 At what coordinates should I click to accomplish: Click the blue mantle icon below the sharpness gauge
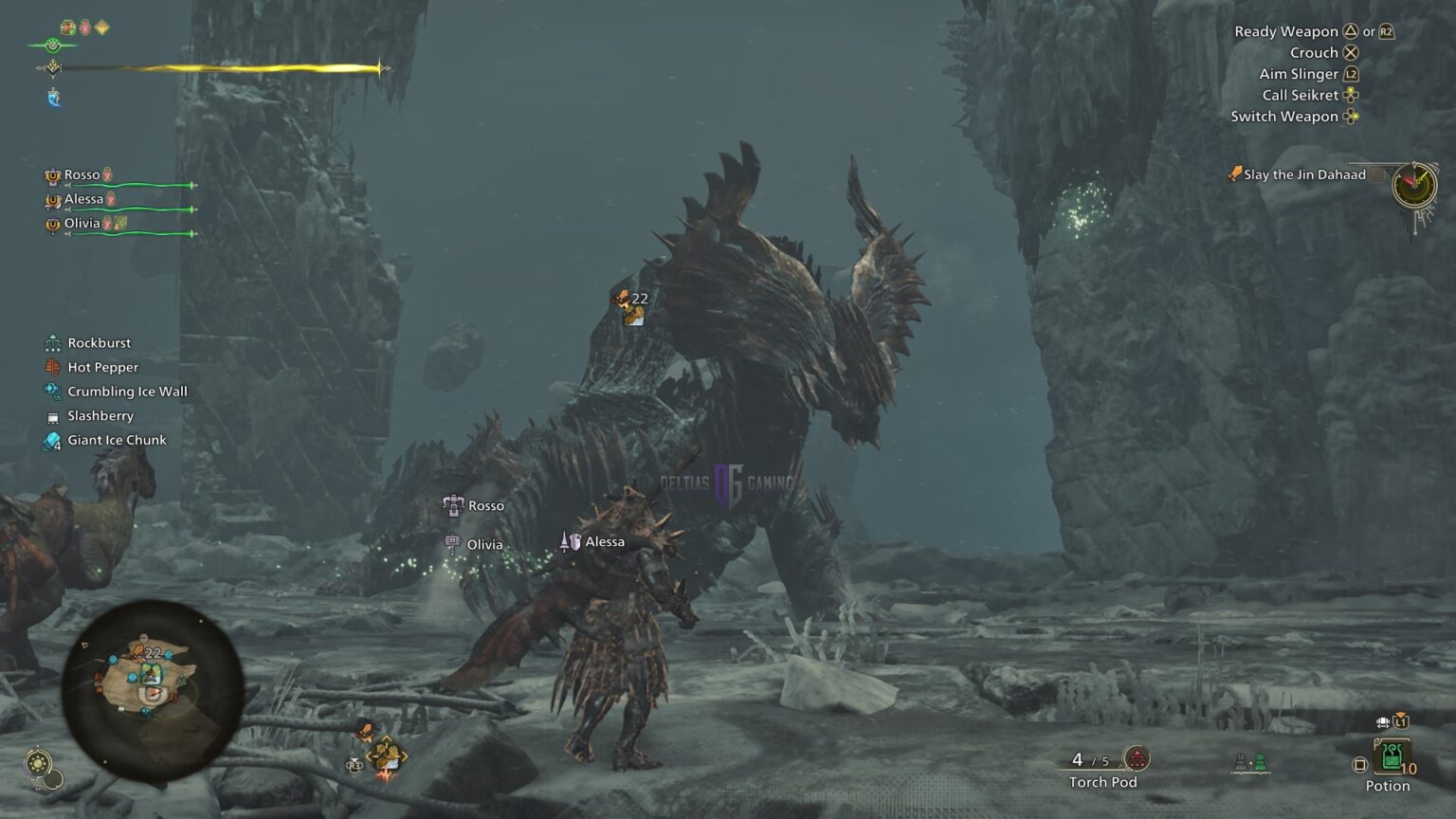(x=54, y=99)
